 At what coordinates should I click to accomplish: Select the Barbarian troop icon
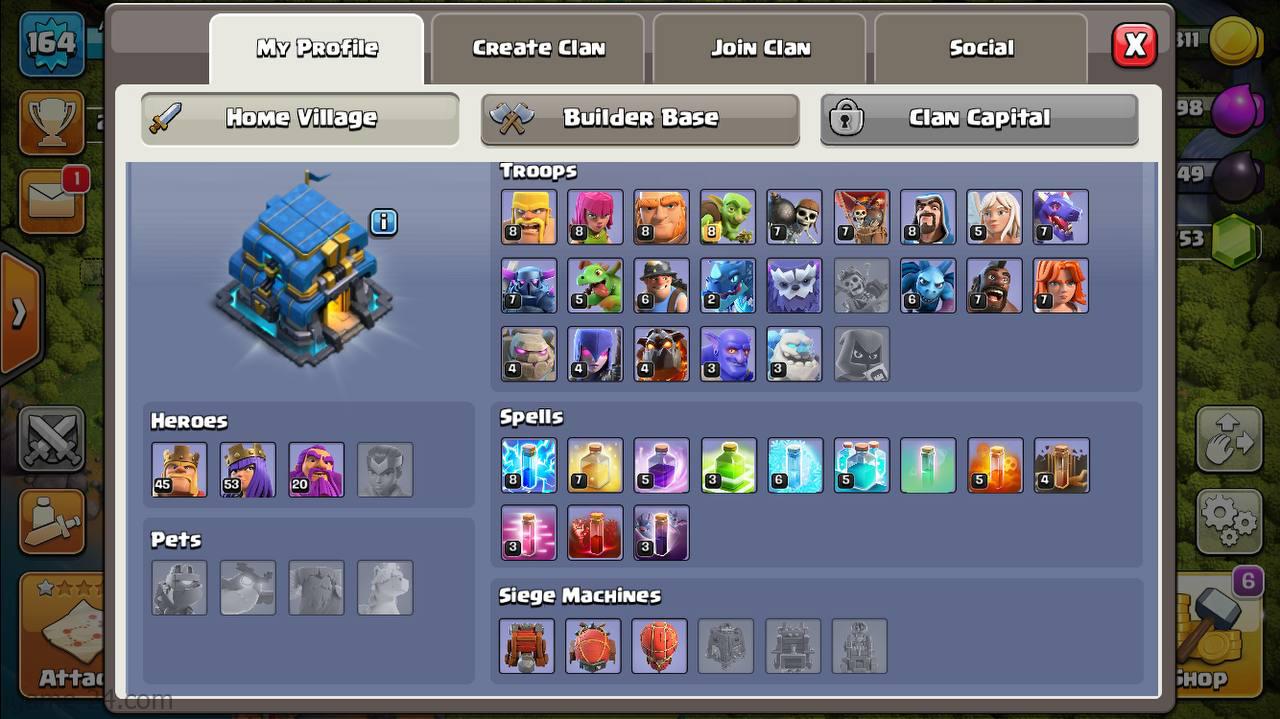(x=529, y=216)
